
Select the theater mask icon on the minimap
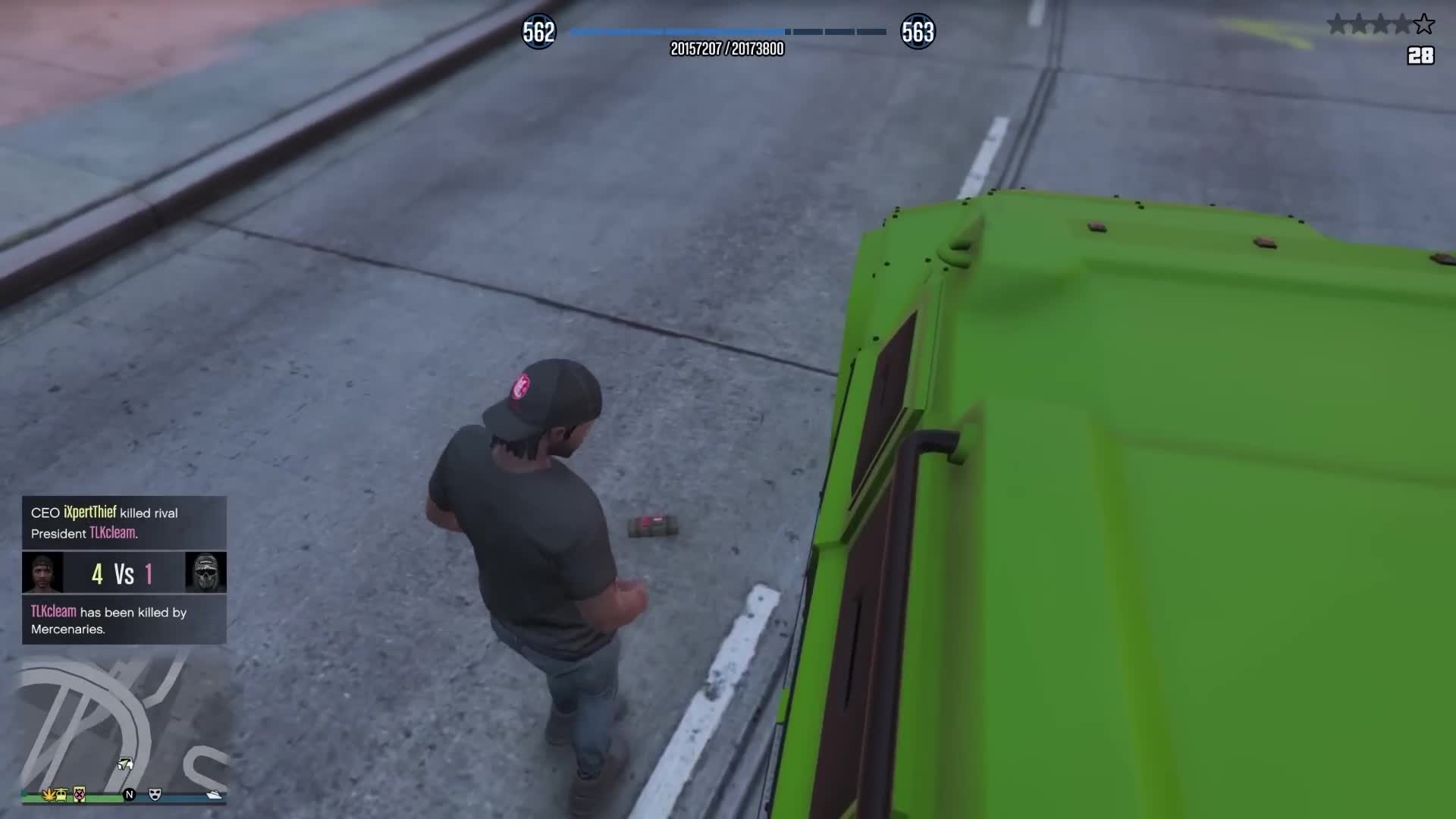coord(155,795)
